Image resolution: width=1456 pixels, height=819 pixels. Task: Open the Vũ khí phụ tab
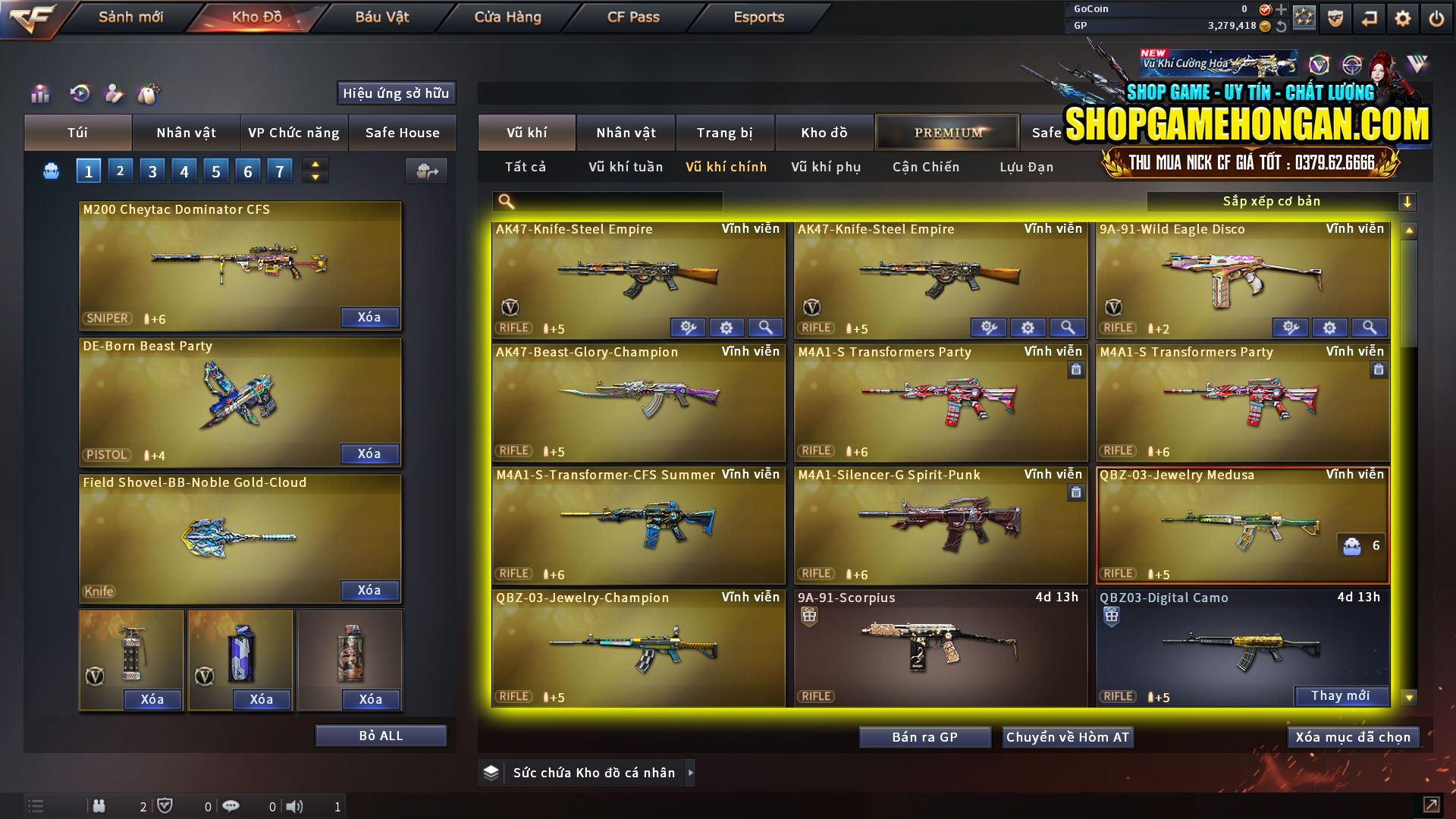click(x=827, y=167)
